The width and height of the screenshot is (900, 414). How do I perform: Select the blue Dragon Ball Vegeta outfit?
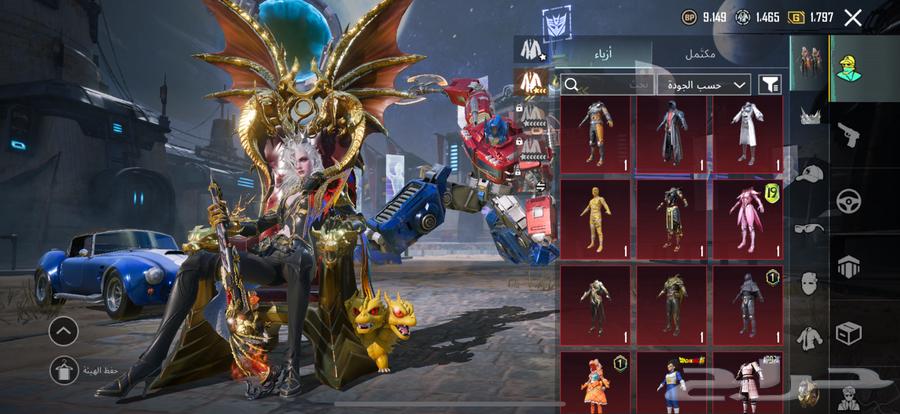click(x=672, y=381)
